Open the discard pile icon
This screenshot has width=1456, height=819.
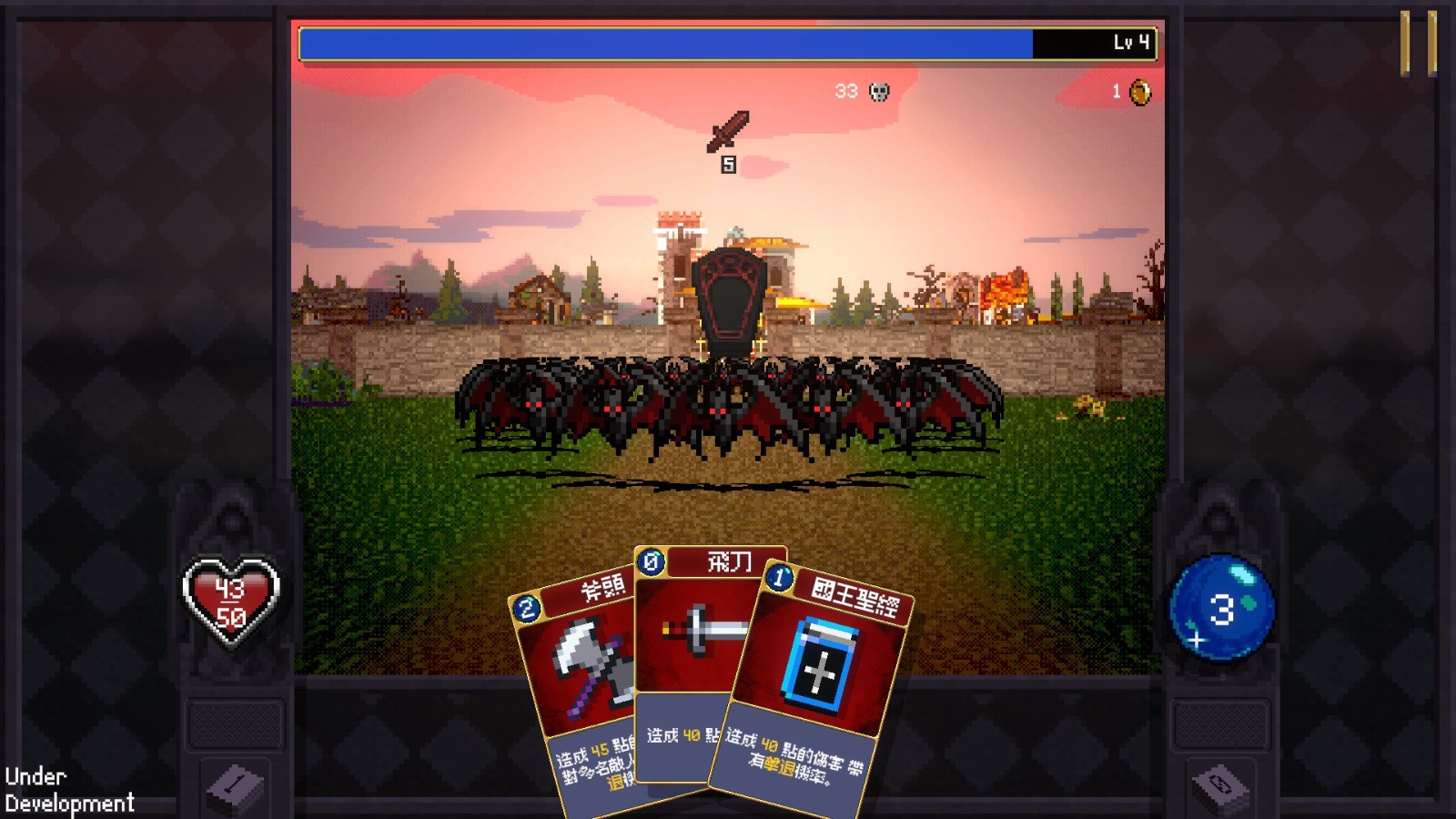click(x=1220, y=784)
